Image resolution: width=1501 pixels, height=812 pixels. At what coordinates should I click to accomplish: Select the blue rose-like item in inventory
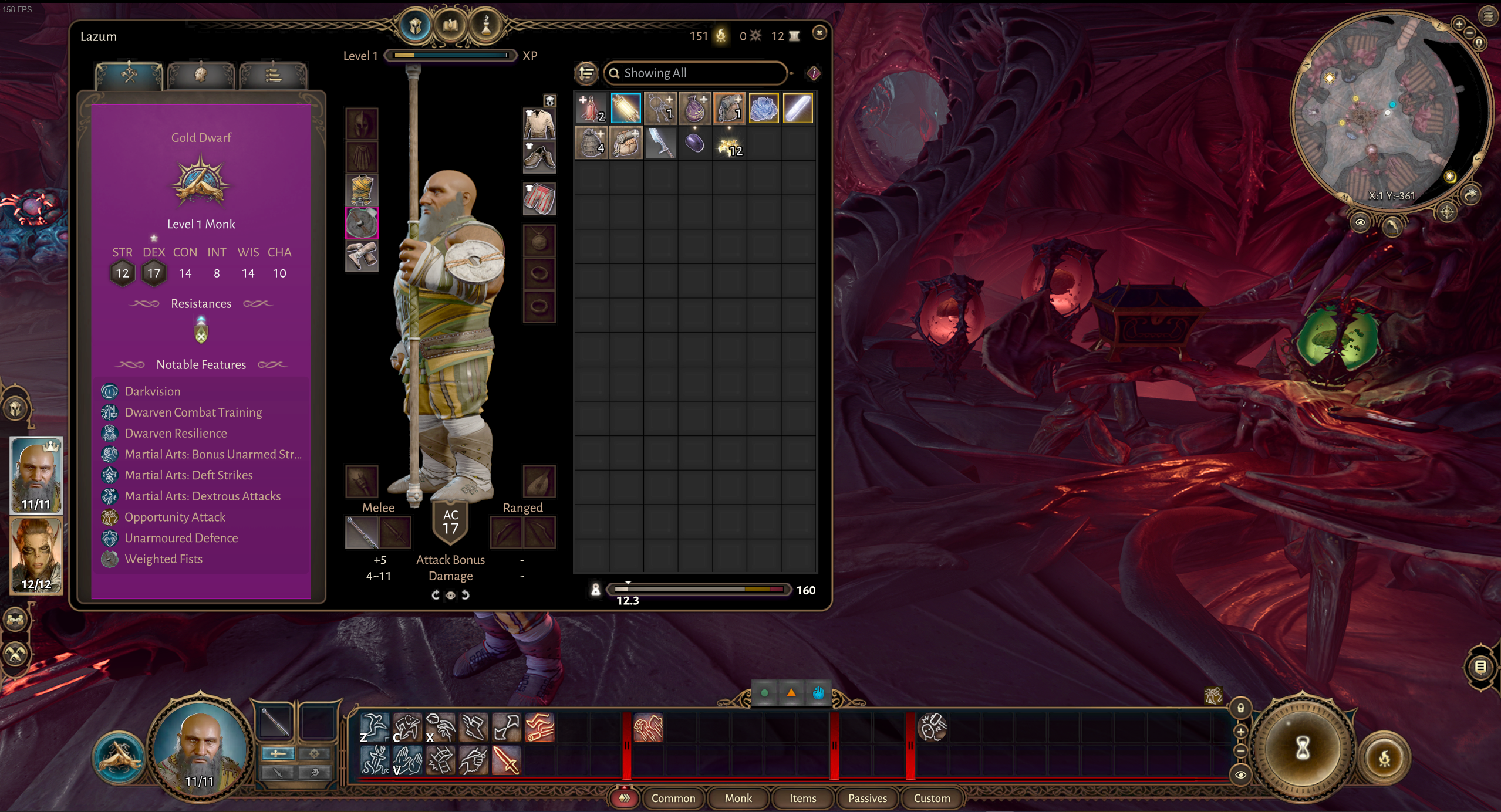[763, 109]
